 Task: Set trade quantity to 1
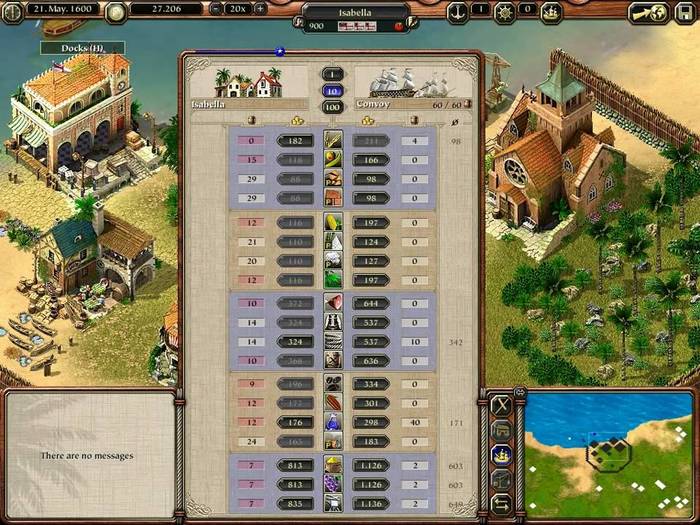[x=332, y=74]
